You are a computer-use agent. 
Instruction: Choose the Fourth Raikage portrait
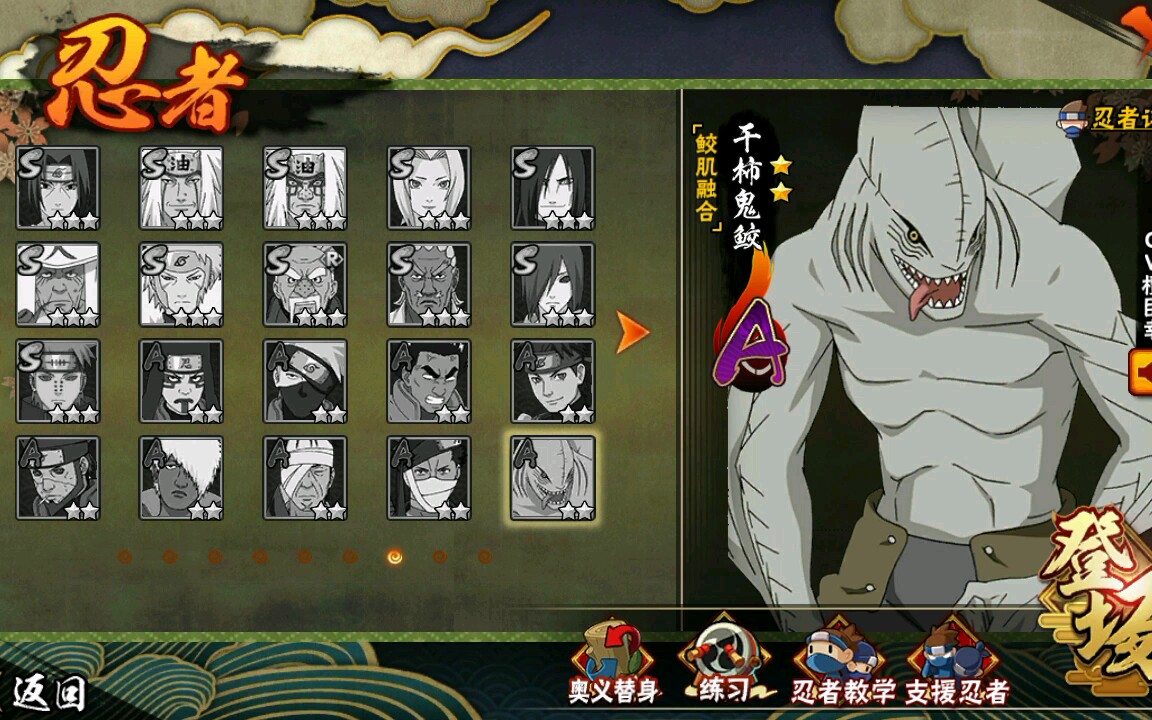click(x=429, y=285)
